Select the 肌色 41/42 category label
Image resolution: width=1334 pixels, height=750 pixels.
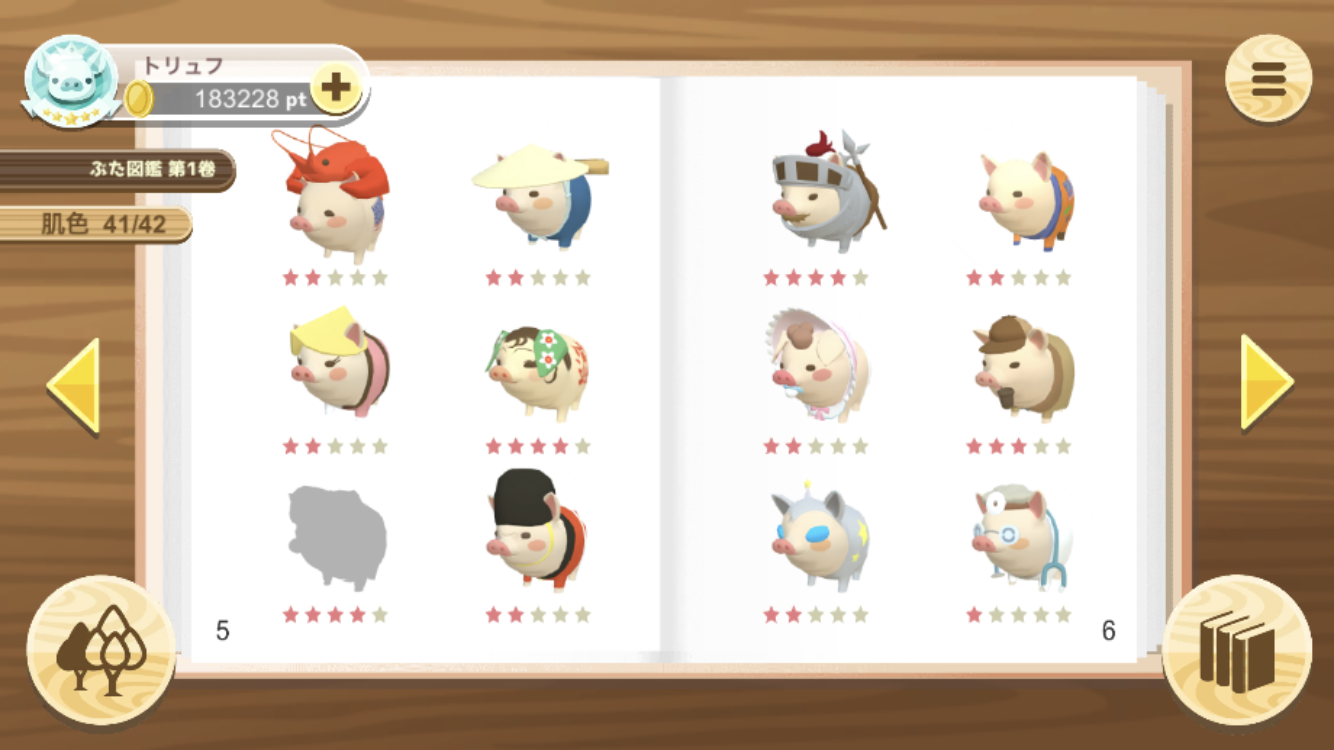(97, 225)
